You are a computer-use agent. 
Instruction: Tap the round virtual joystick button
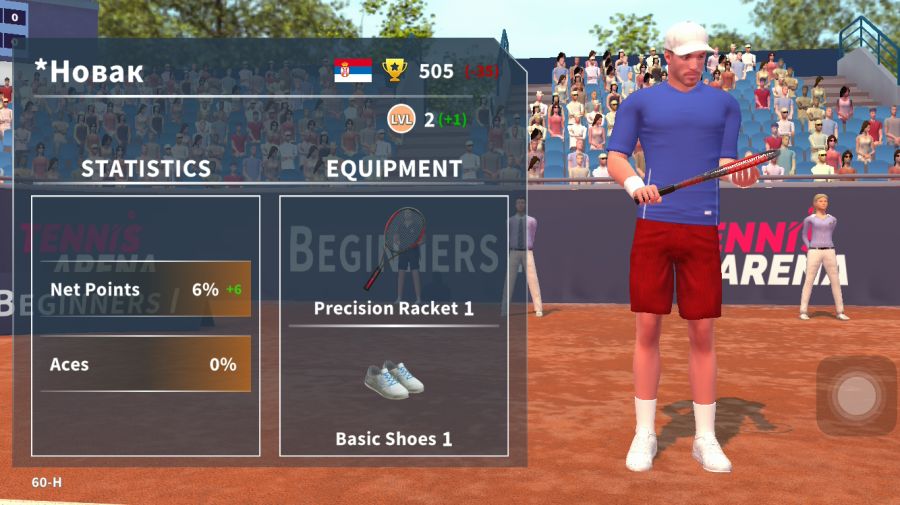click(x=856, y=397)
